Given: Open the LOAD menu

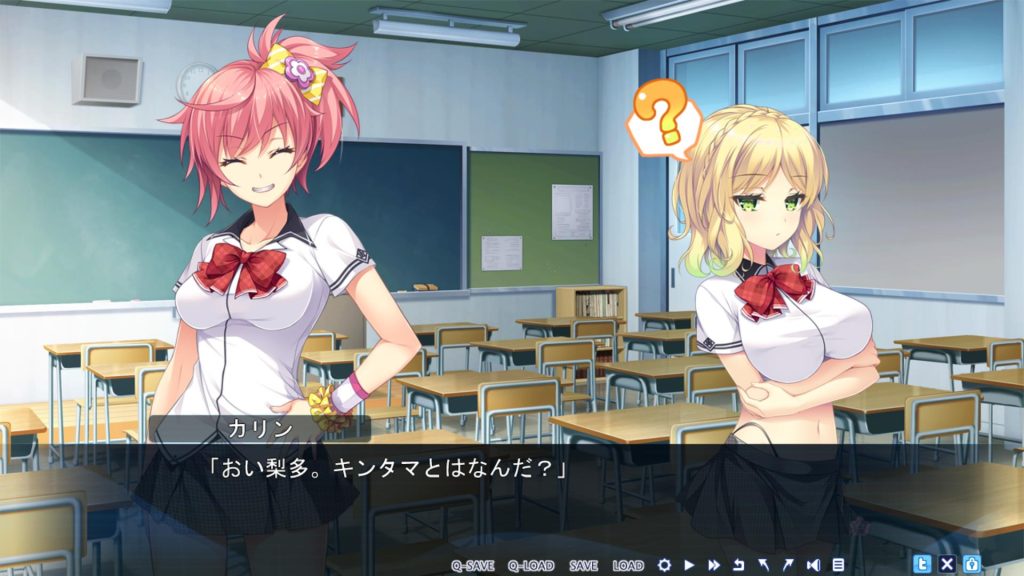Looking at the screenshot, I should (628, 565).
